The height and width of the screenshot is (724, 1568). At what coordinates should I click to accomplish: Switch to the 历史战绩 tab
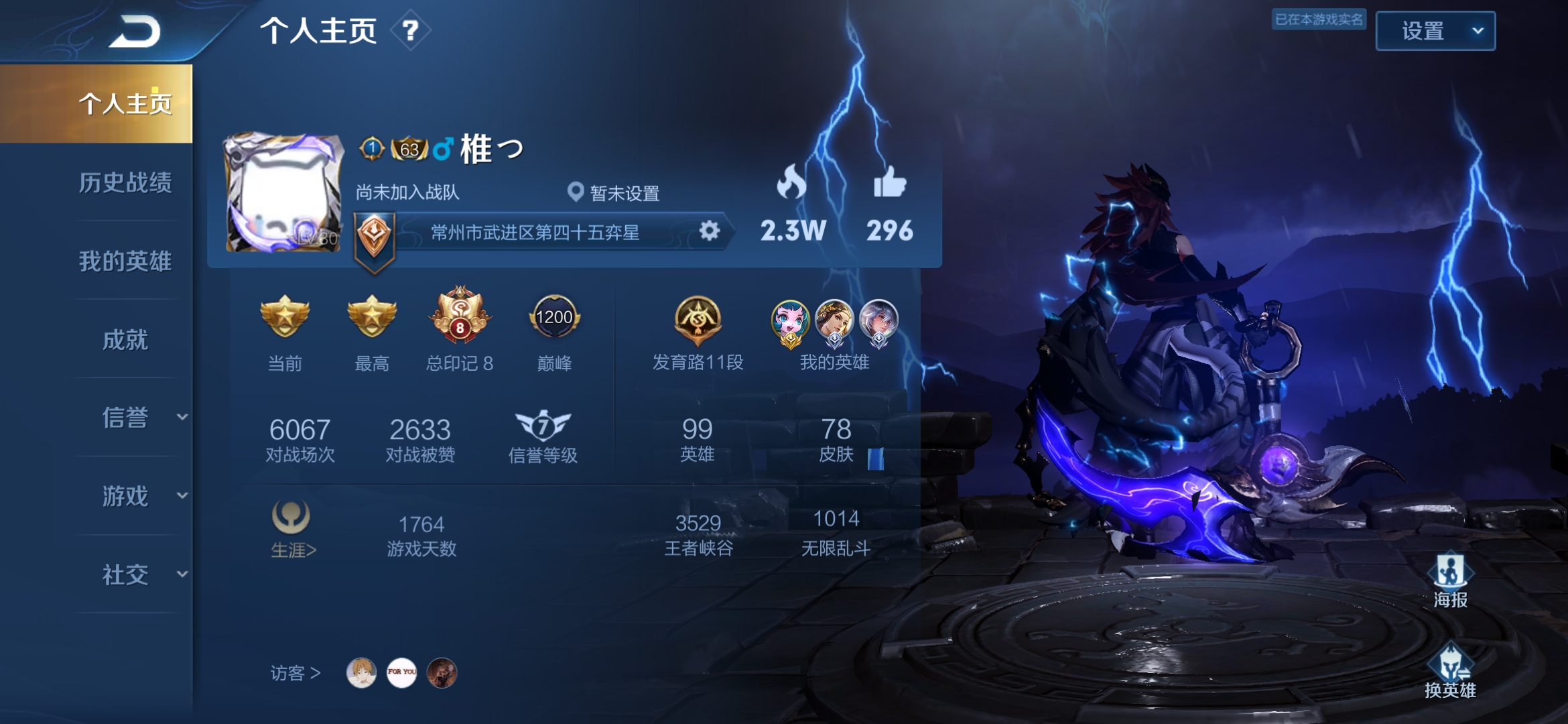(x=127, y=185)
